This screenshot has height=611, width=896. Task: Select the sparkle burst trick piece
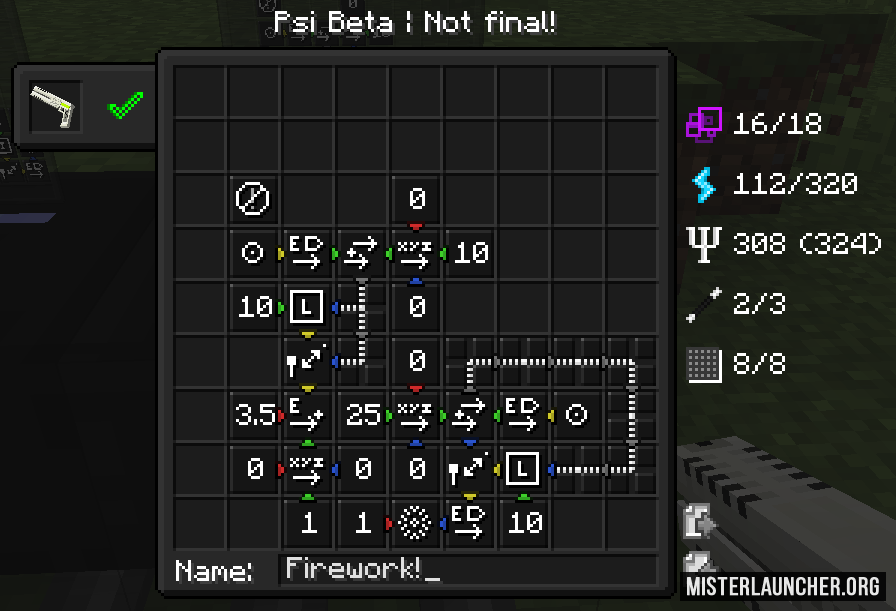415,522
